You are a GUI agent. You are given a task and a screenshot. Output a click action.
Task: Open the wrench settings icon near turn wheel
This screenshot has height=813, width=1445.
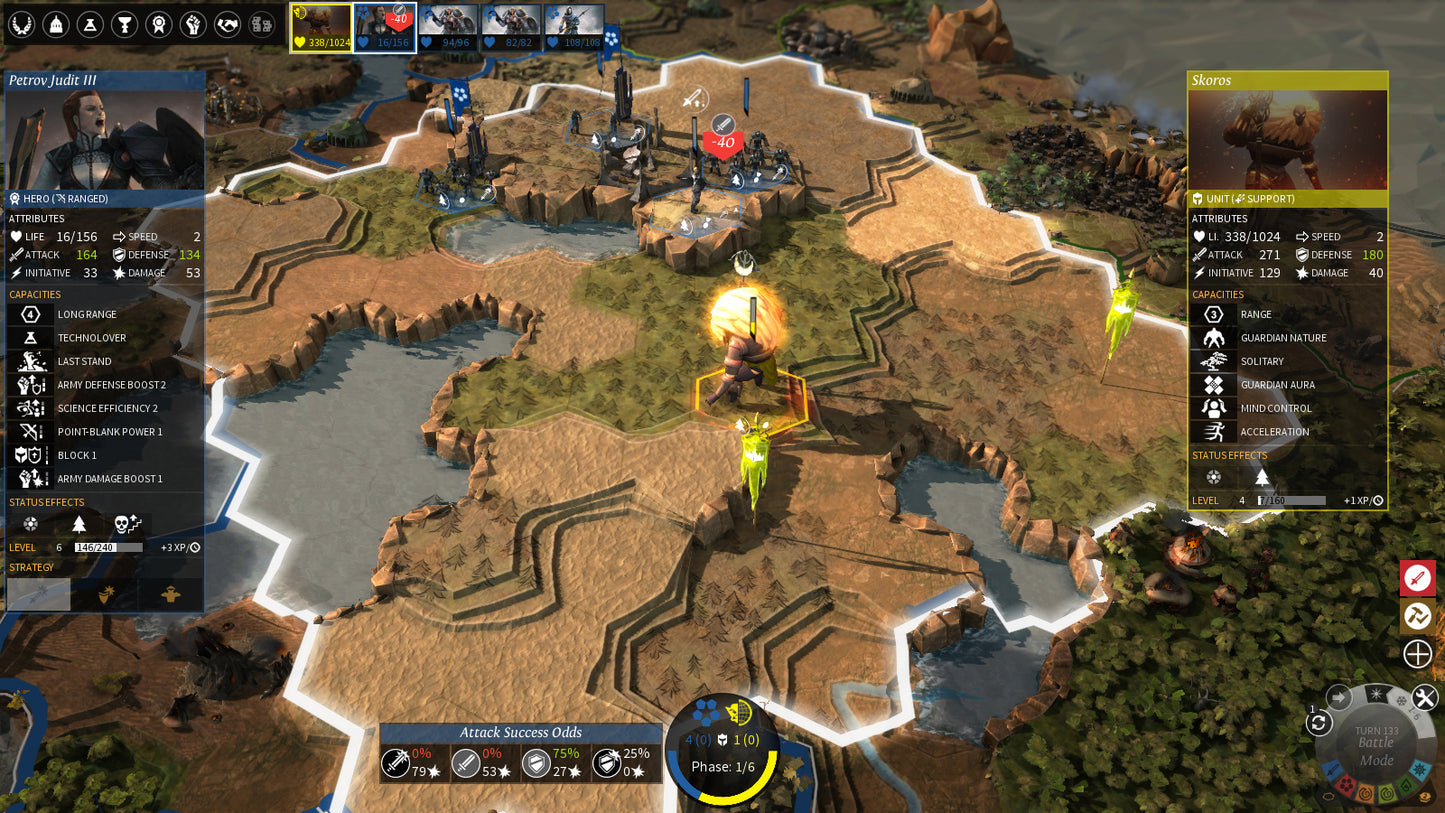point(1424,696)
